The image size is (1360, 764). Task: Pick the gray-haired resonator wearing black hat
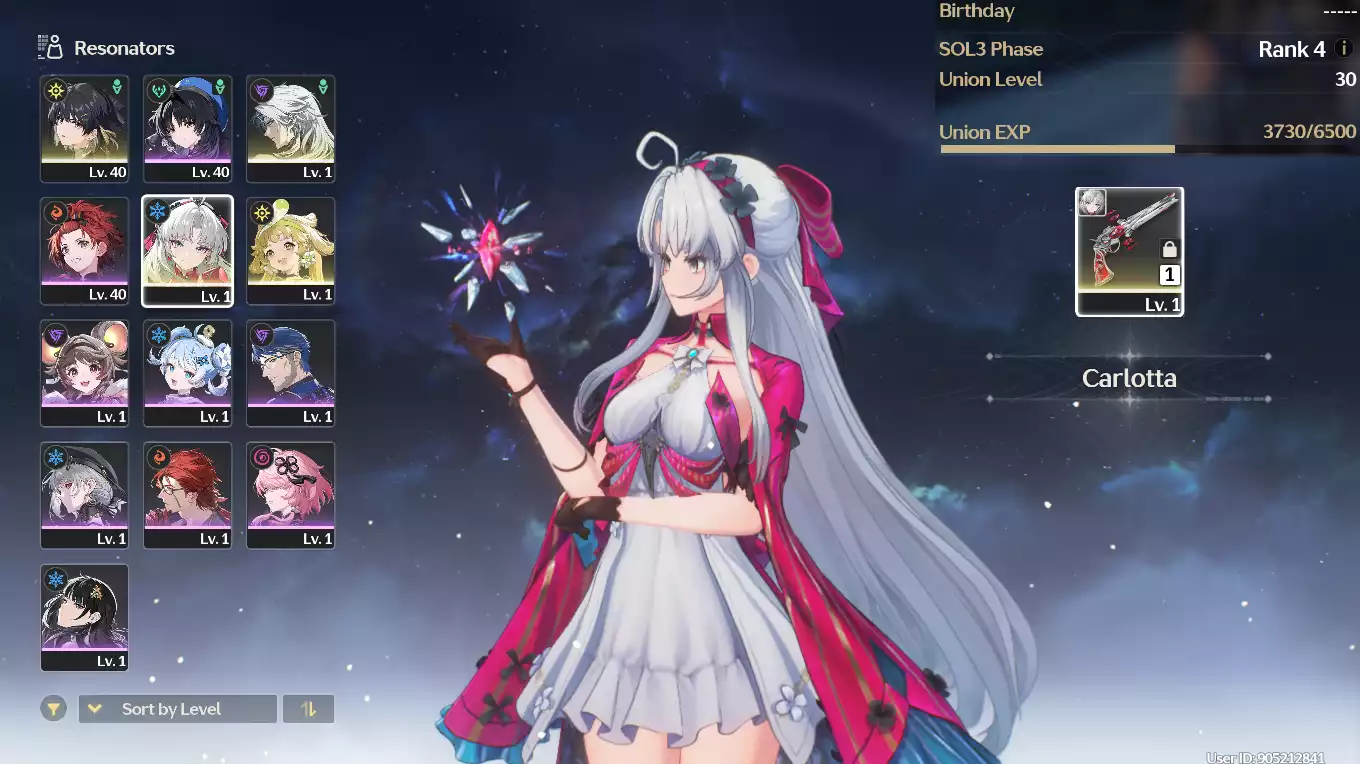tap(85, 494)
